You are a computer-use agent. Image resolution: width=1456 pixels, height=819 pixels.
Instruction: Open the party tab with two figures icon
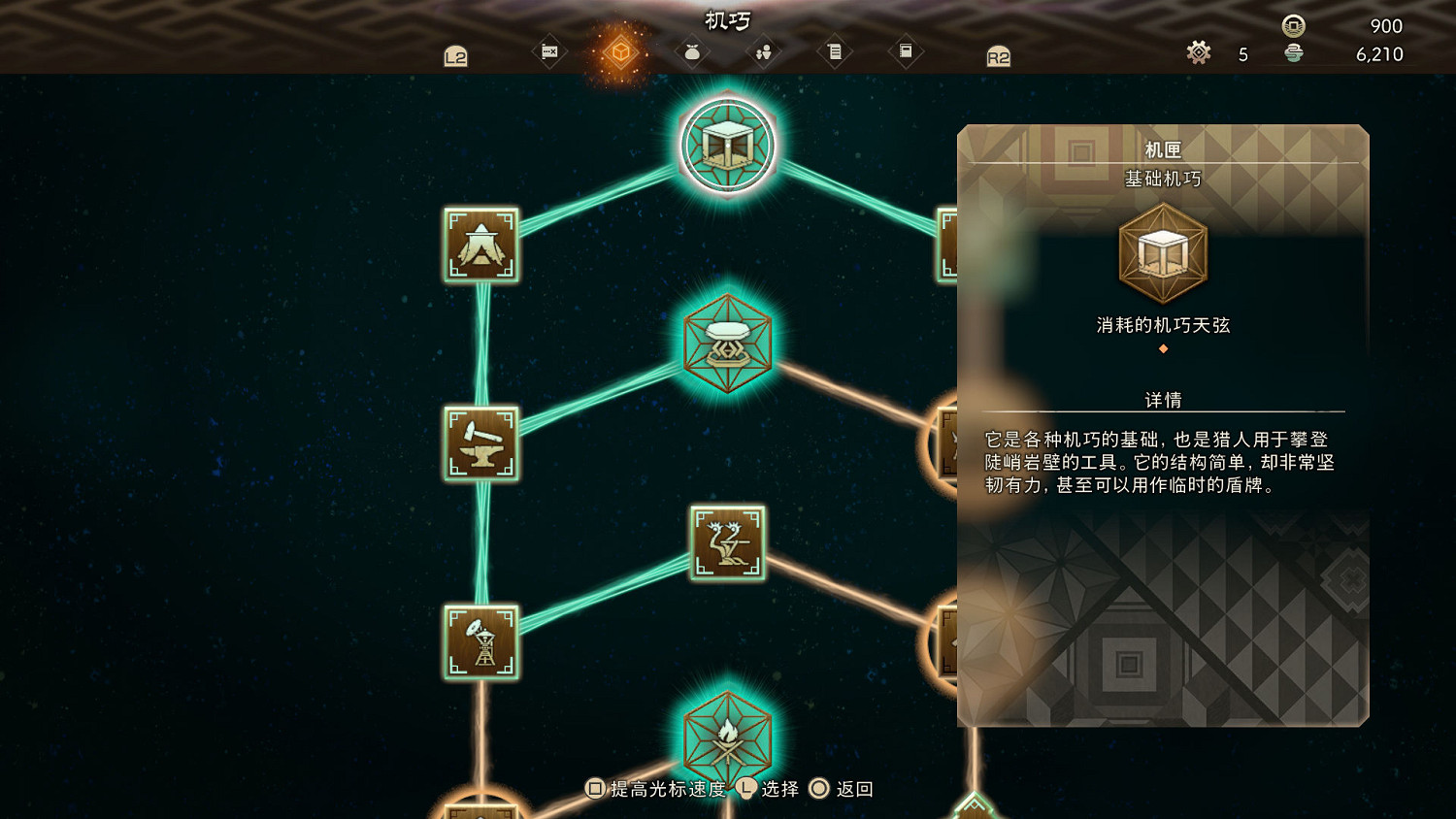[x=763, y=51]
